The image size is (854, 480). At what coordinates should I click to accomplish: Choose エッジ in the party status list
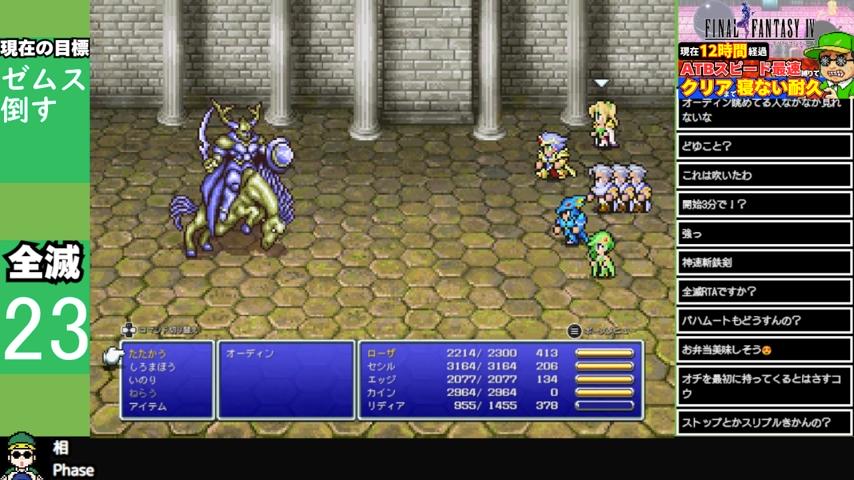[382, 380]
